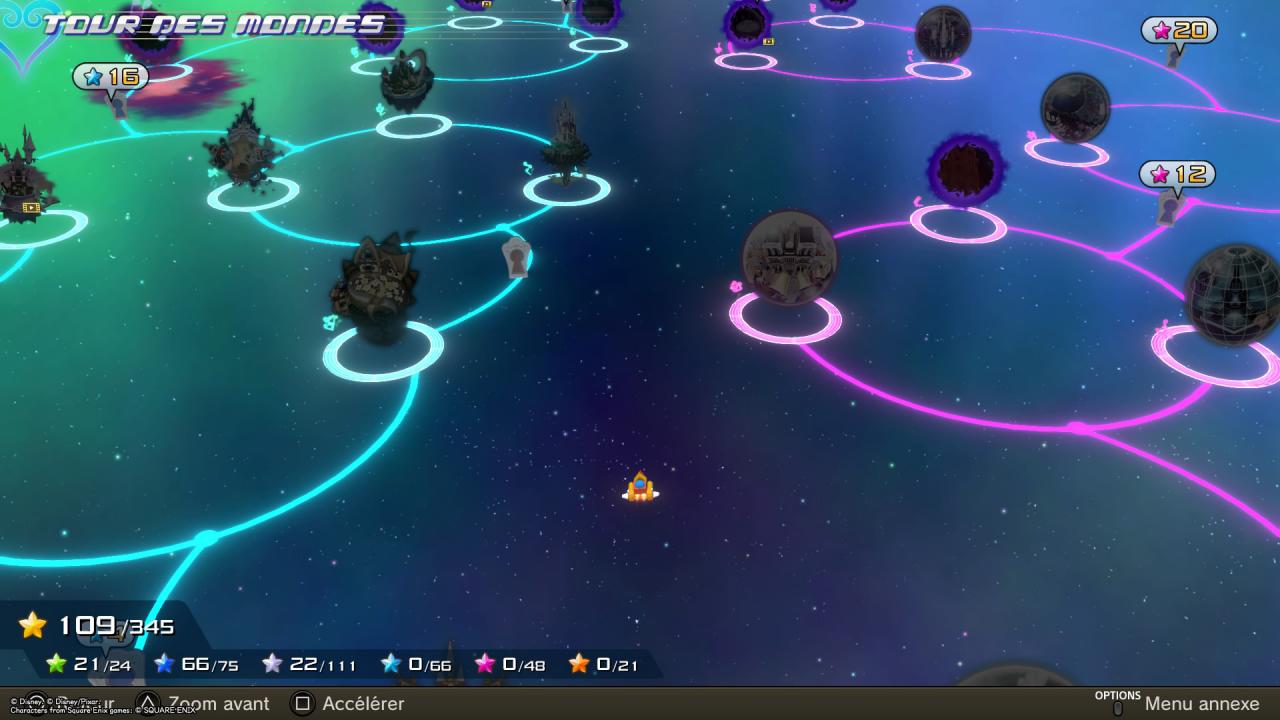The width and height of the screenshot is (1280, 720).
Task: Pick the wireframe globe world node
Action: (1232, 295)
